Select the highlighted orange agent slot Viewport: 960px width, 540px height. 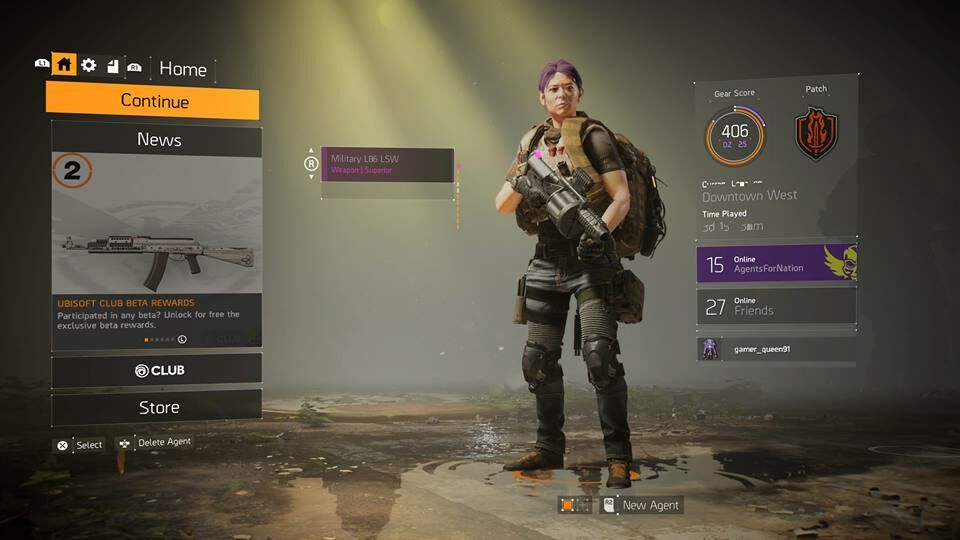(x=568, y=505)
